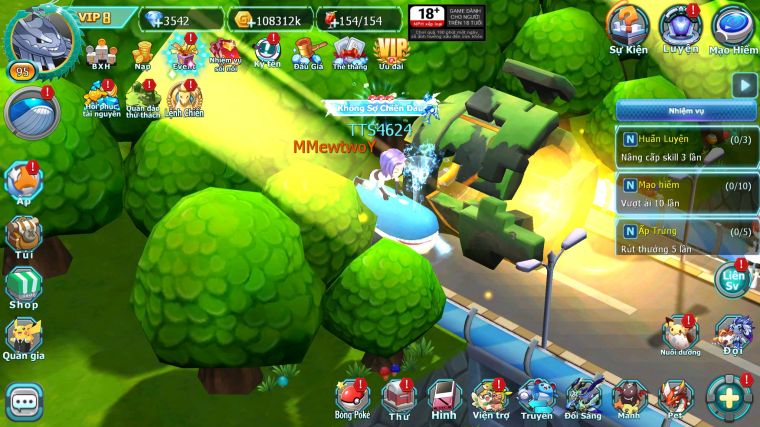Open the Mạo Hiểm adventure menu

tap(732, 28)
